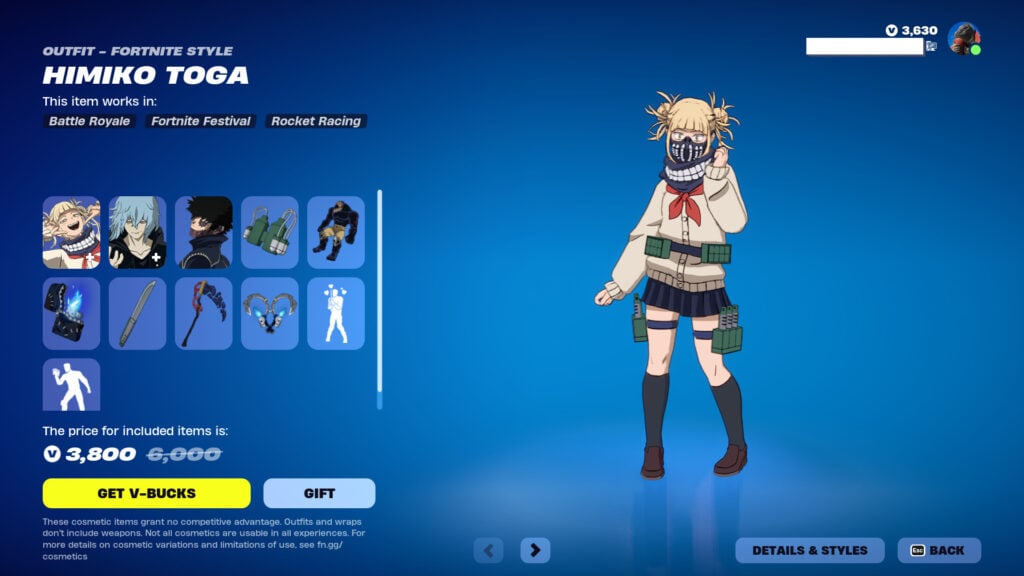Gift this bundle to a friend
This screenshot has height=576, width=1024.
[319, 493]
